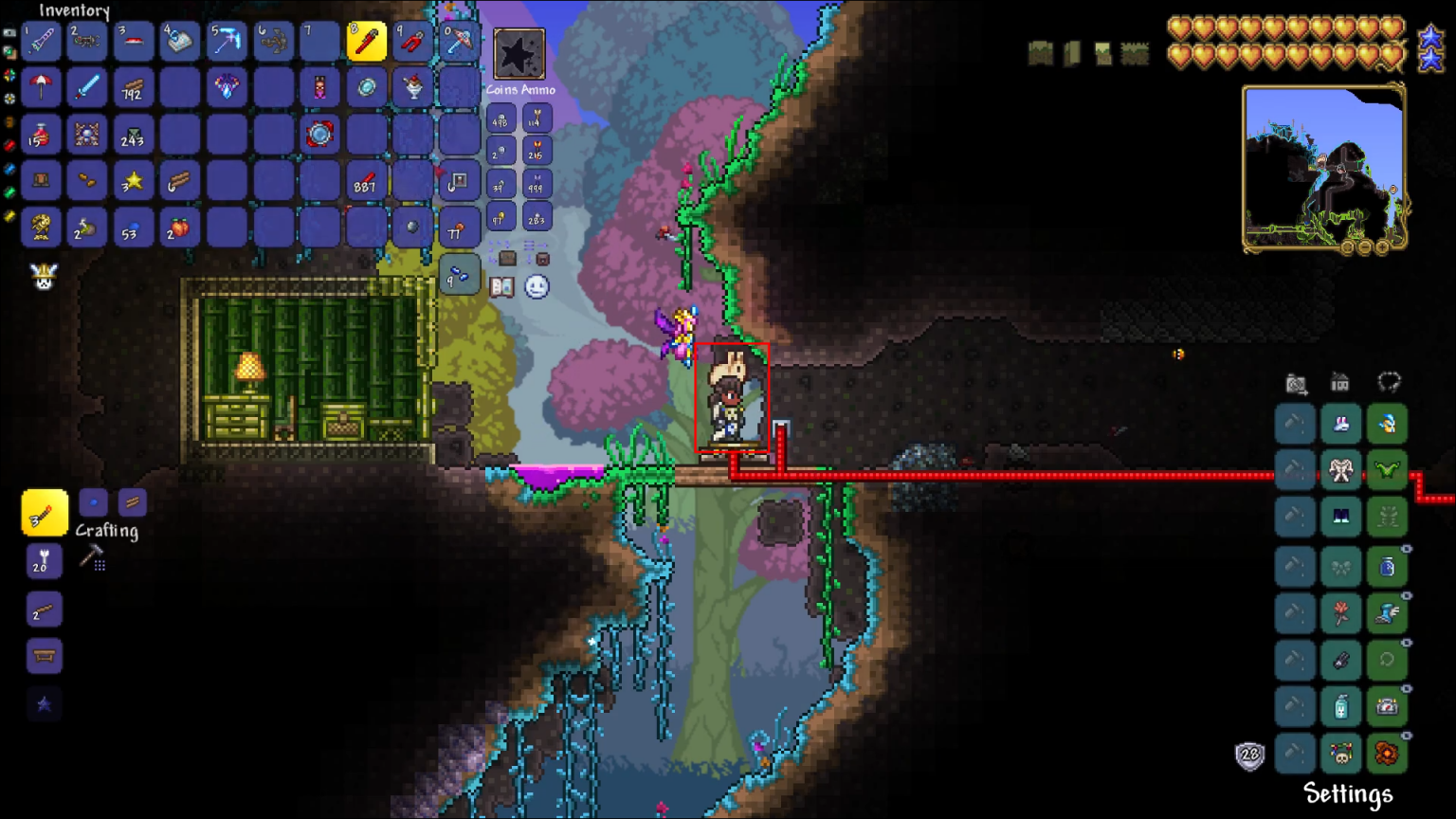The image size is (1456, 819).
Task: Select the ice cream sundae item
Action: pyautogui.click(x=412, y=88)
